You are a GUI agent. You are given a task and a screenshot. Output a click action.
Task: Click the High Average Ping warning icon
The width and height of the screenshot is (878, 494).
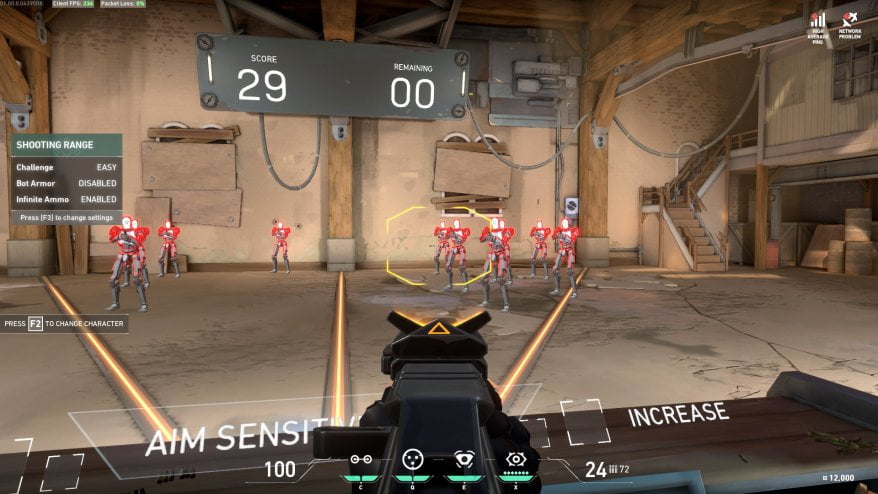(818, 20)
